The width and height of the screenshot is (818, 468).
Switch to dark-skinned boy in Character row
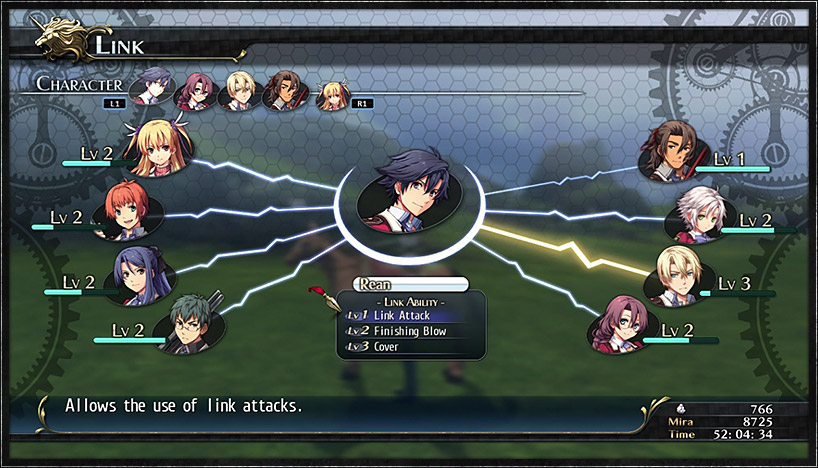click(283, 91)
